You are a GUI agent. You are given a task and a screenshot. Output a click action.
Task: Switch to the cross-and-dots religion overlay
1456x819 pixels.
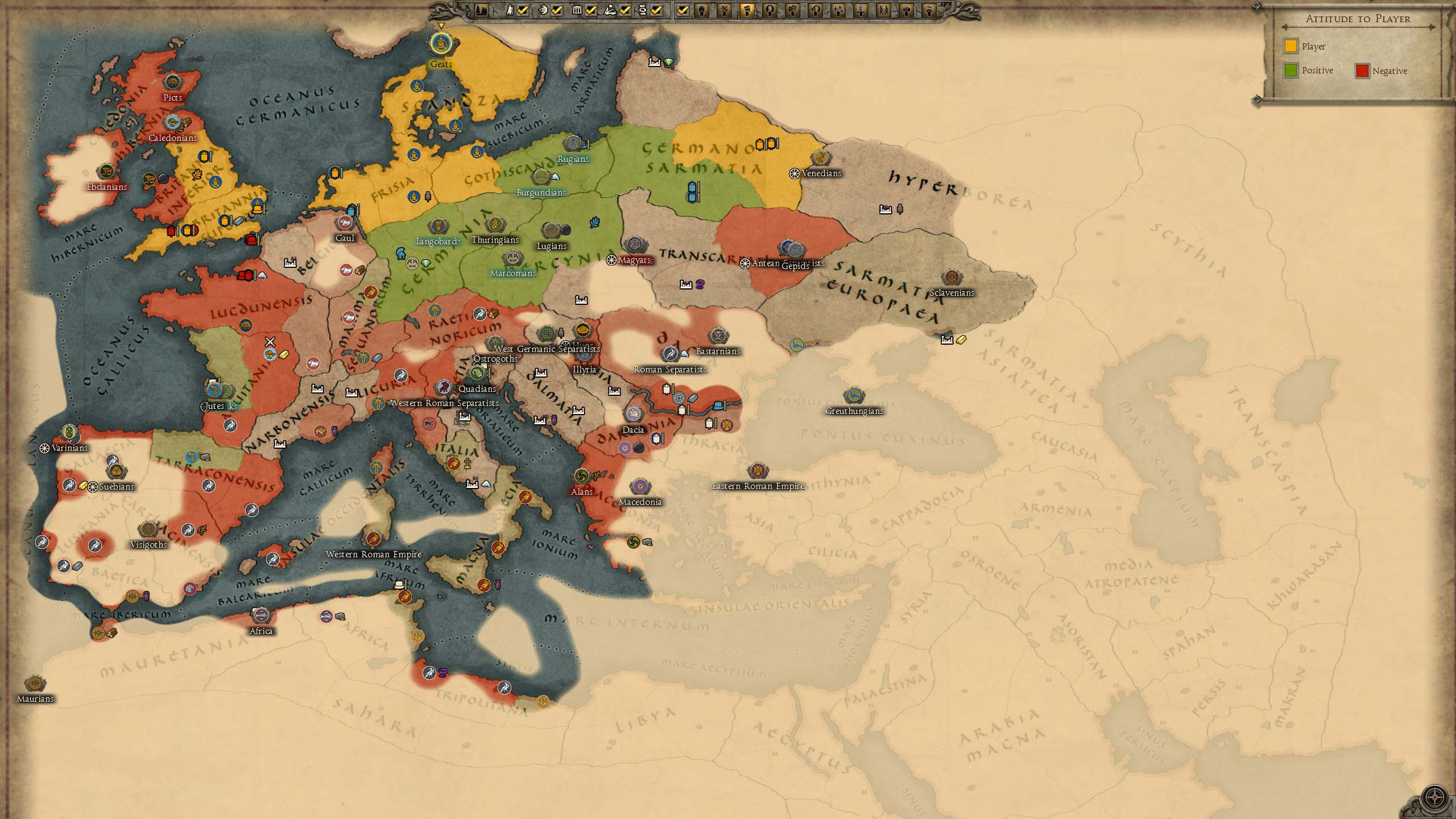click(x=838, y=10)
